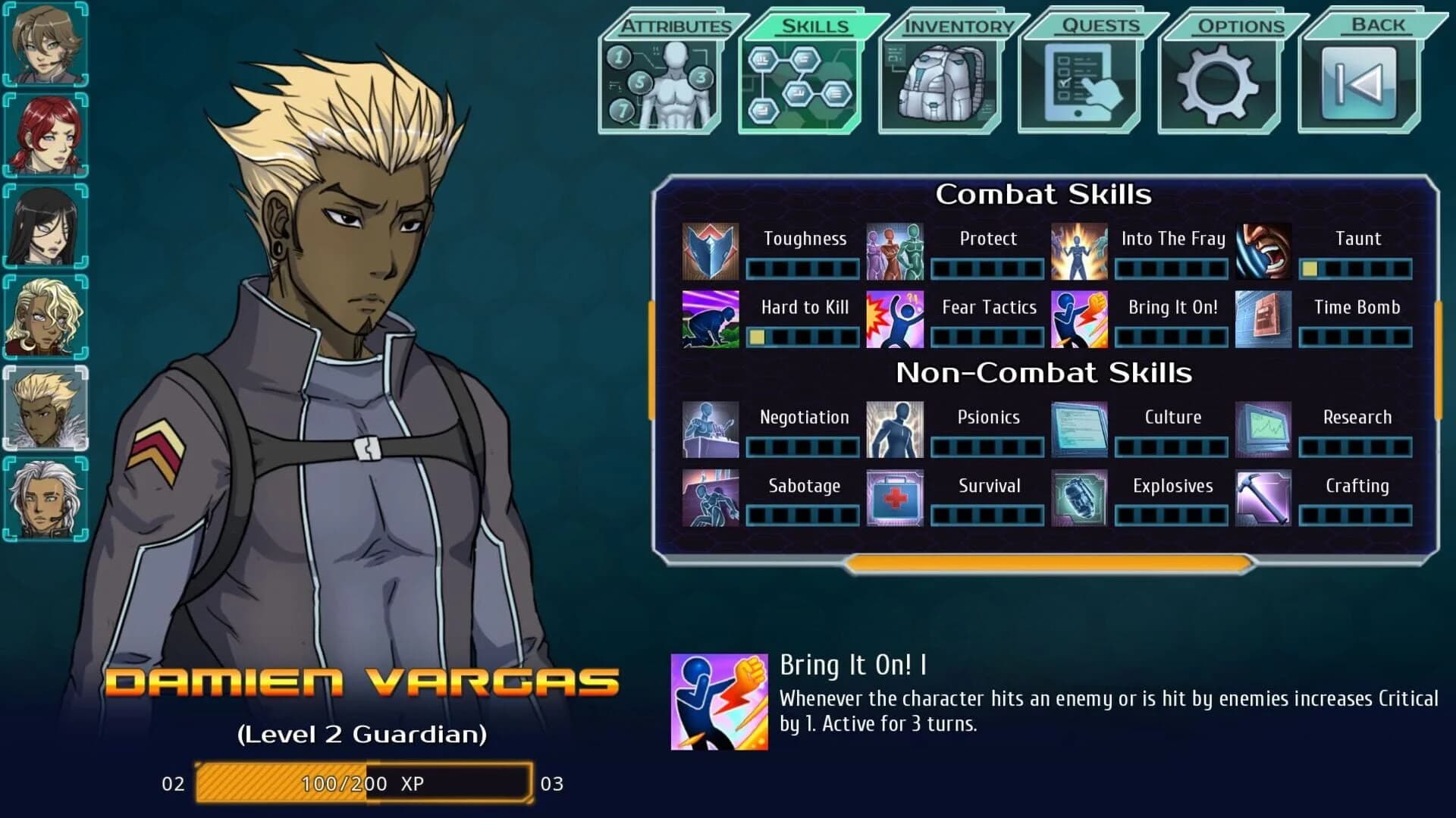
Task: Select the Taunt skill icon
Action: click(x=1263, y=251)
